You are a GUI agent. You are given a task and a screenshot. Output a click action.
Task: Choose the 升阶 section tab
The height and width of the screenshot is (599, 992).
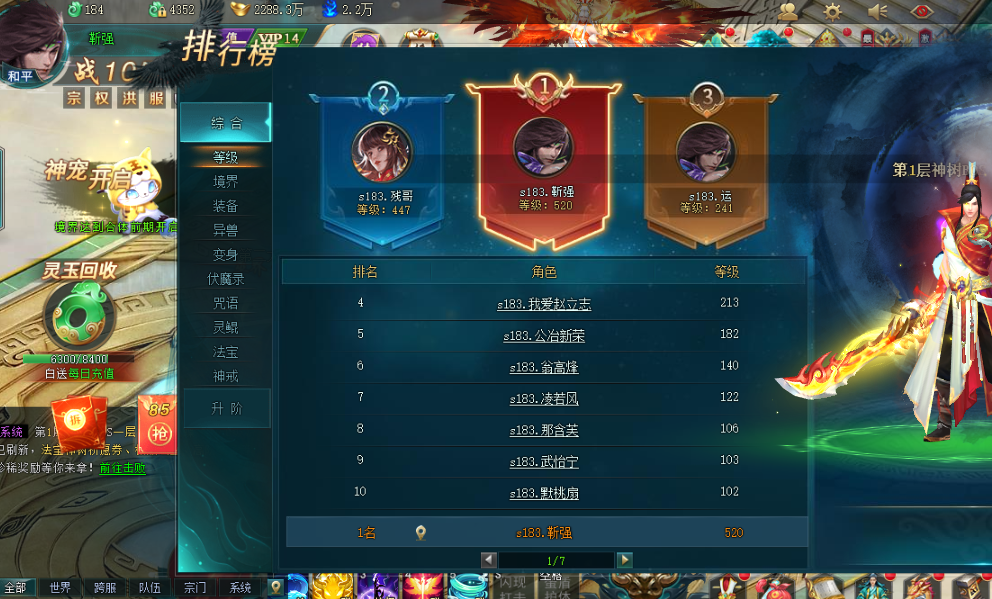click(225, 408)
